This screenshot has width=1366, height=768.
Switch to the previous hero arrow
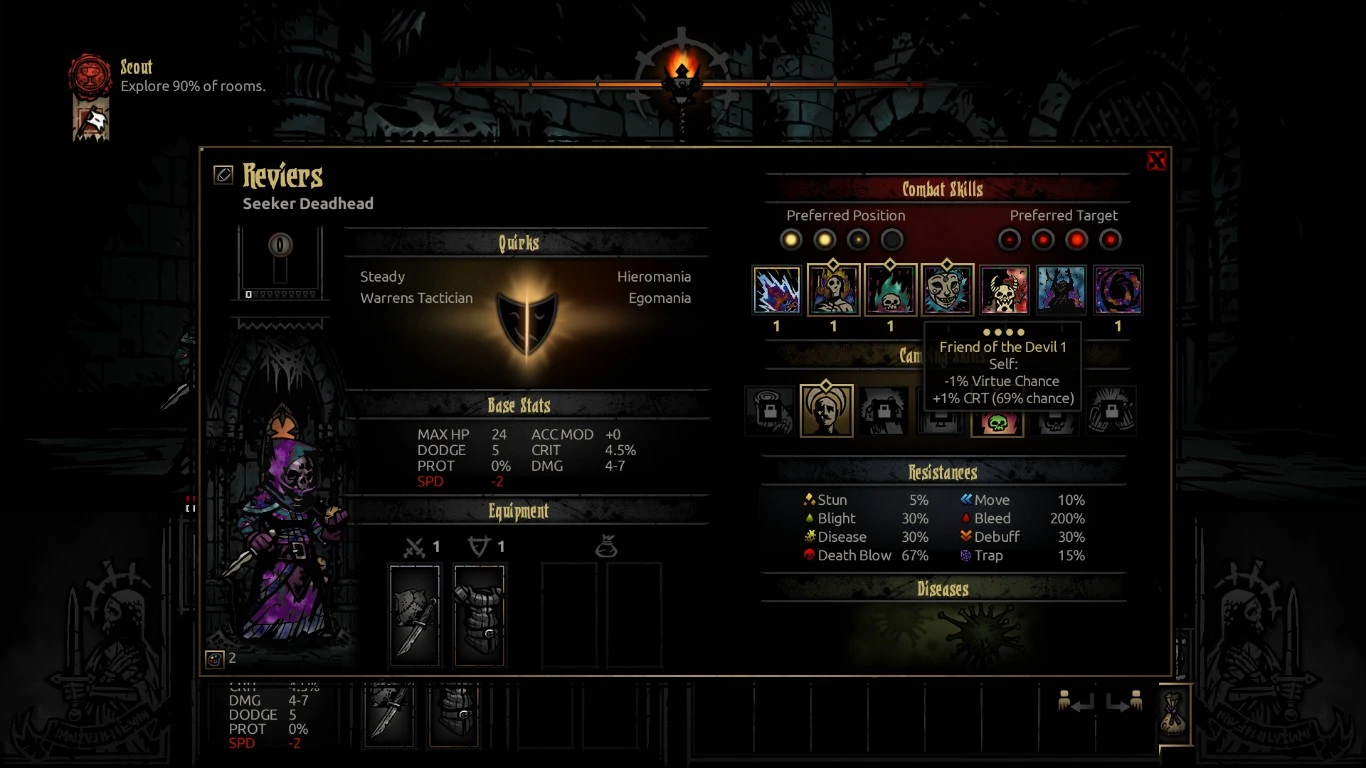pyautogui.click(x=1075, y=703)
